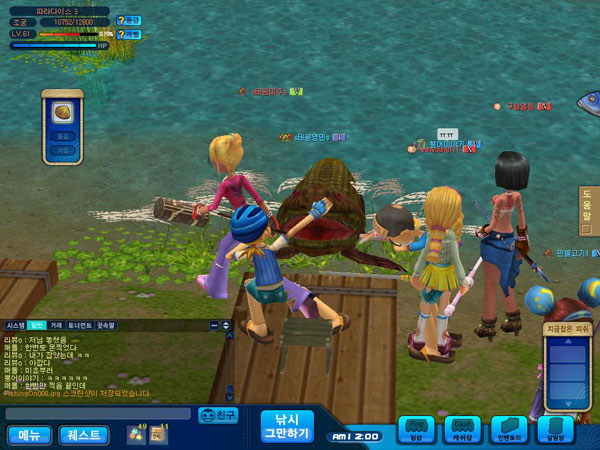Open the Cash shop button
Viewport: 600px width, 450px height.
coord(461,430)
